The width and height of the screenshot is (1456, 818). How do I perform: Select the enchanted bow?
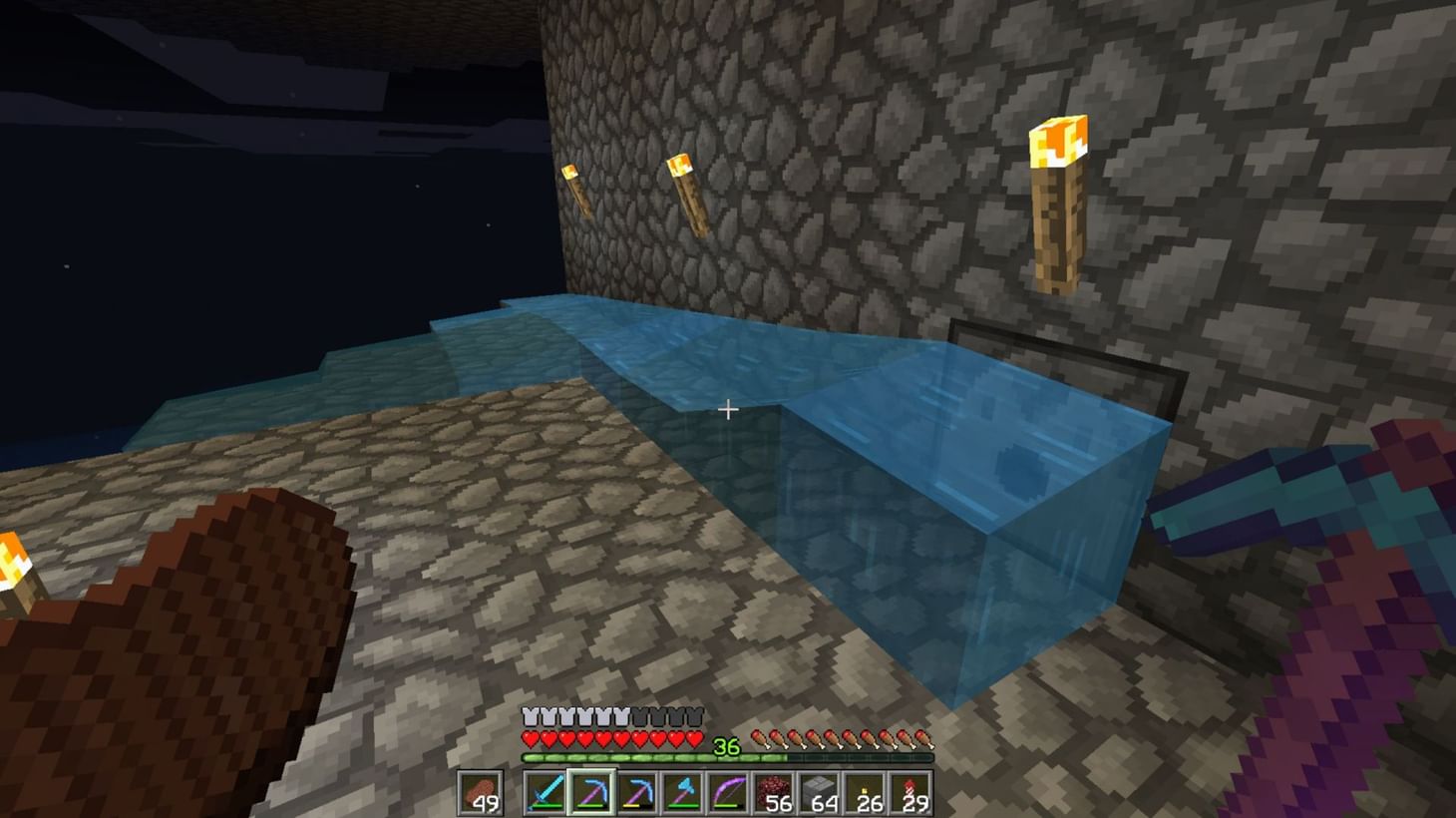[x=729, y=791]
